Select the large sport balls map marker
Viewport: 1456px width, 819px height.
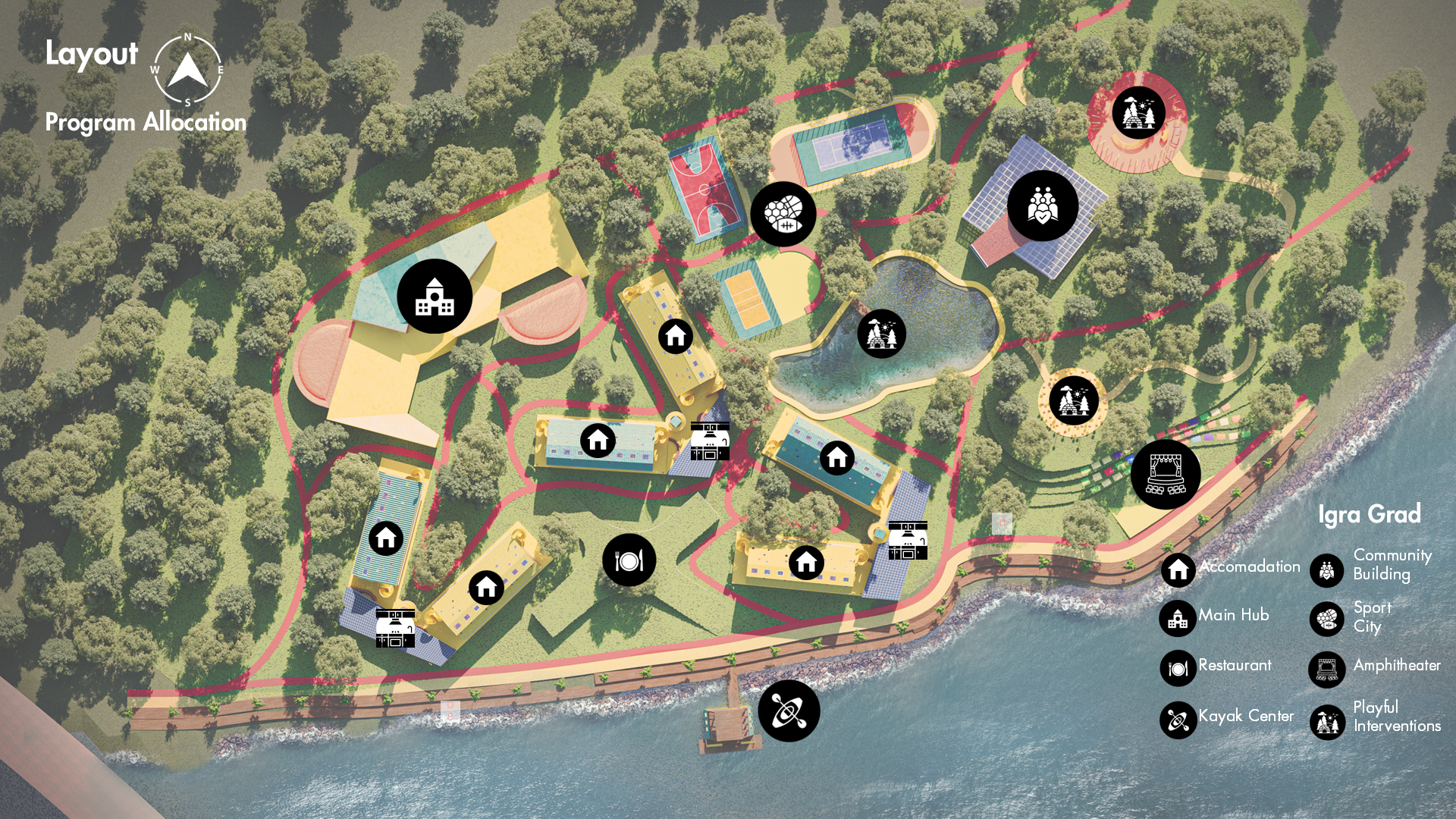click(x=783, y=214)
